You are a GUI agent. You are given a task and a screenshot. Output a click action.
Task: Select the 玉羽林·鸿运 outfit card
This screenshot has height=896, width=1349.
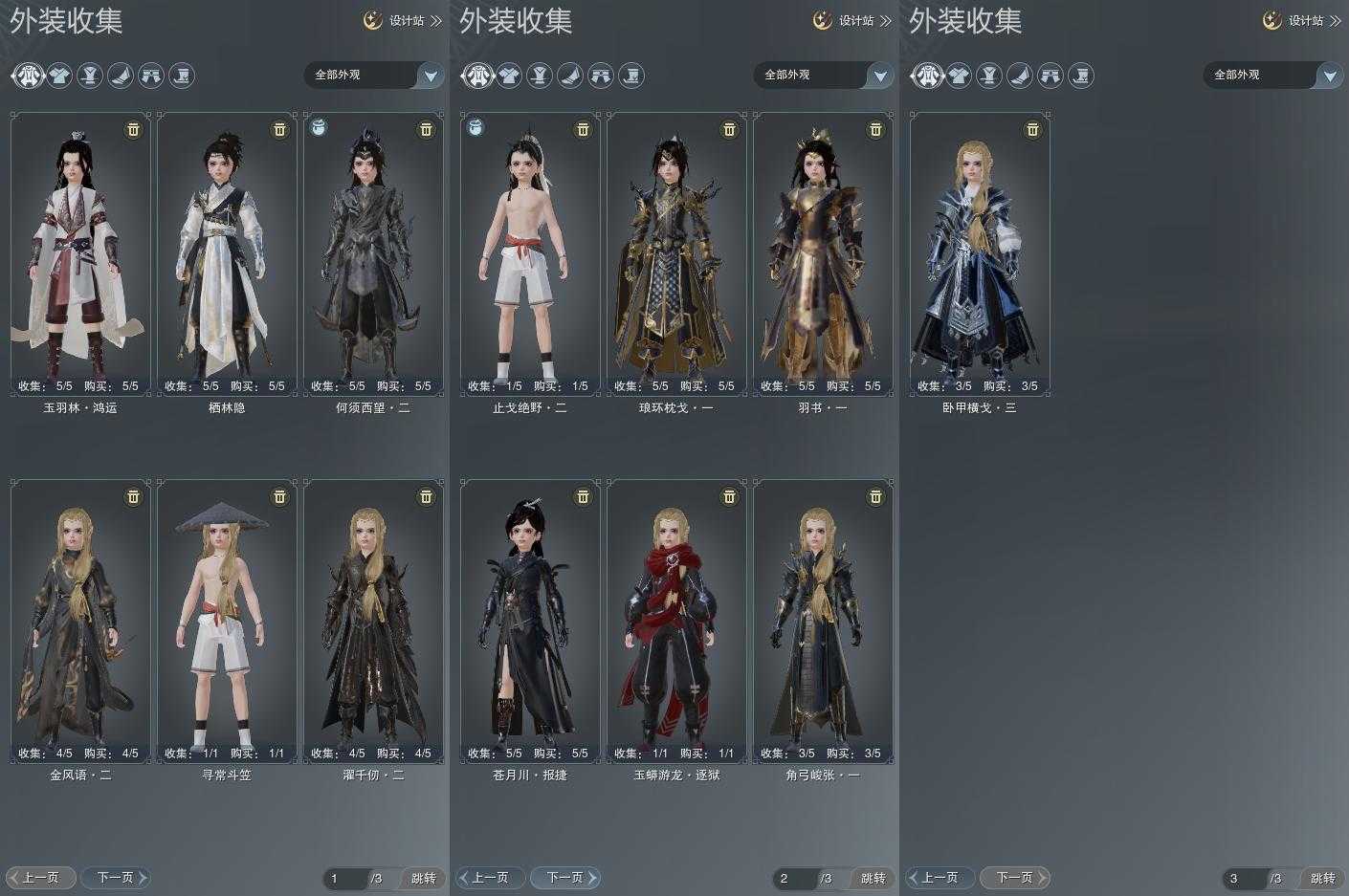(x=80, y=253)
